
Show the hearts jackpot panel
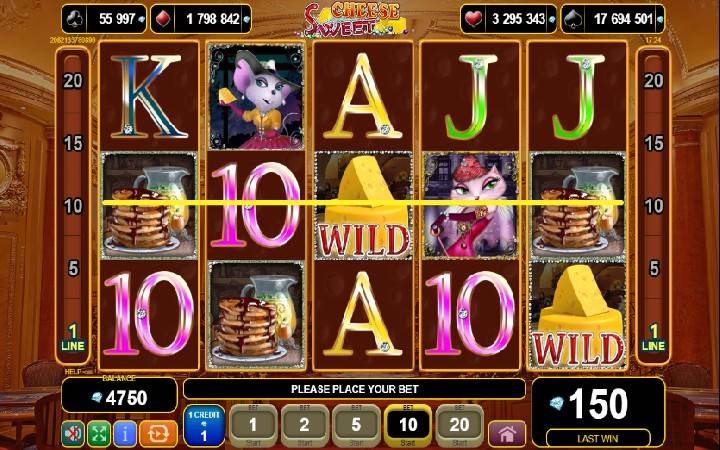(x=508, y=18)
